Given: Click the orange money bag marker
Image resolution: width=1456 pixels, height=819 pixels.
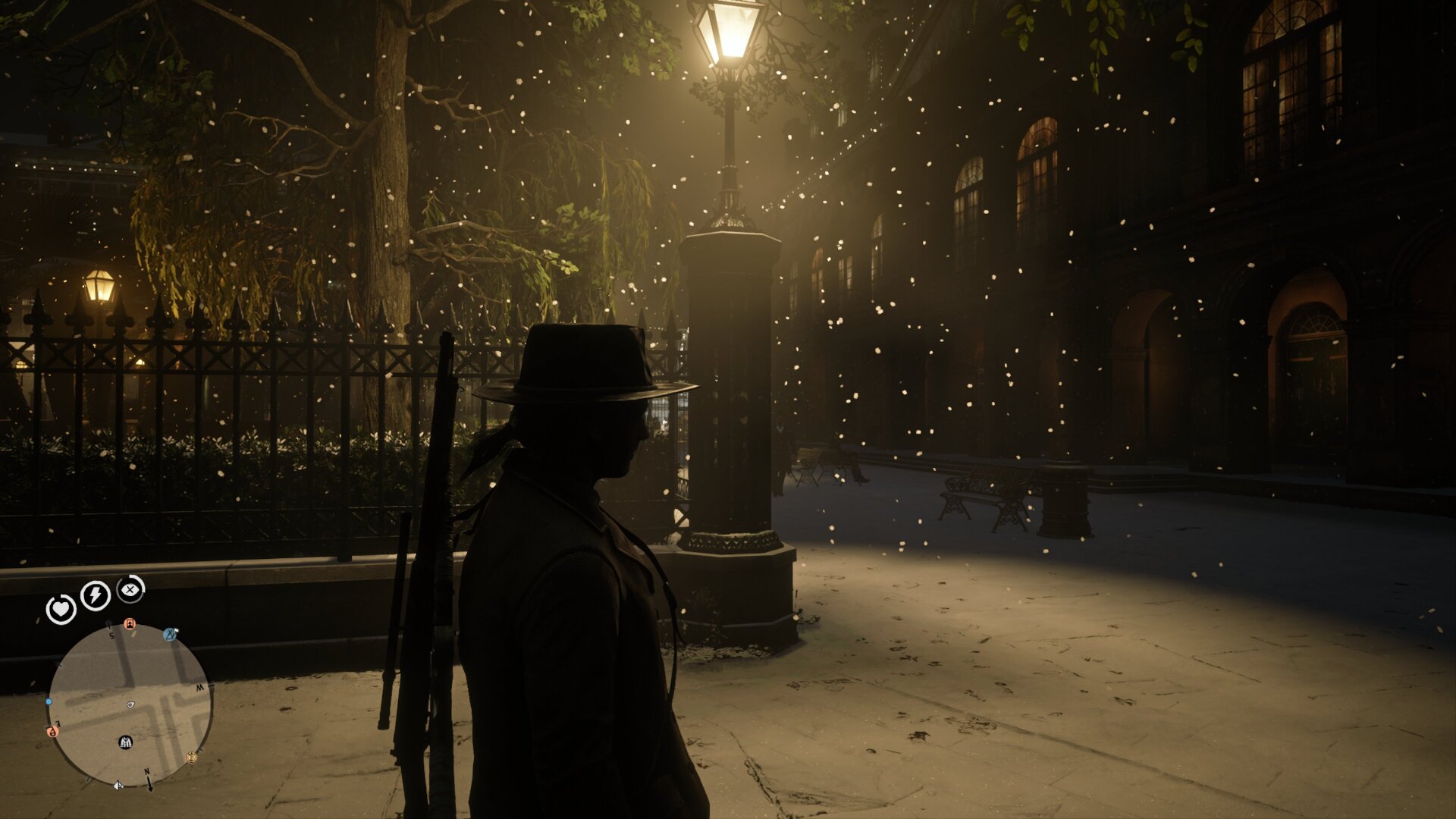Looking at the screenshot, I should [x=52, y=732].
